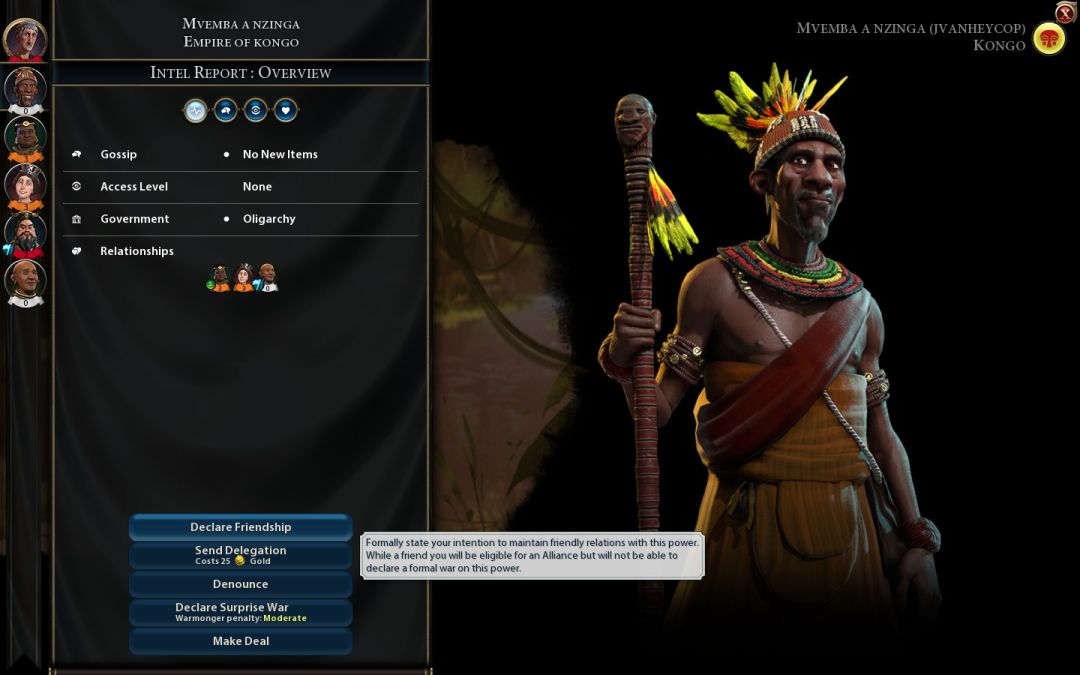Pick the crowned female leader portrait

point(25,185)
